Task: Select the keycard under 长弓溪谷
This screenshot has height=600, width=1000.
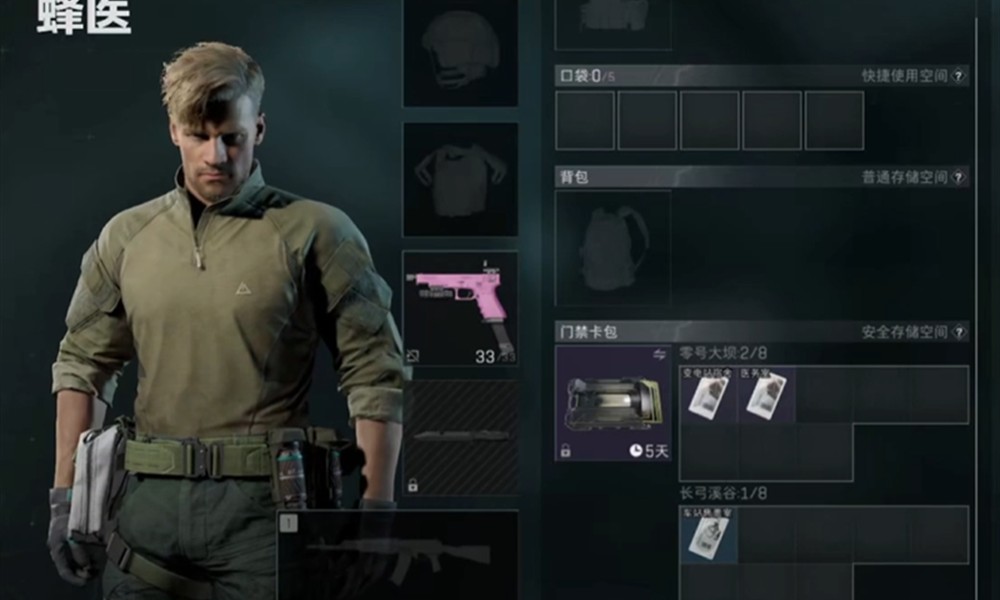Action: (x=708, y=535)
